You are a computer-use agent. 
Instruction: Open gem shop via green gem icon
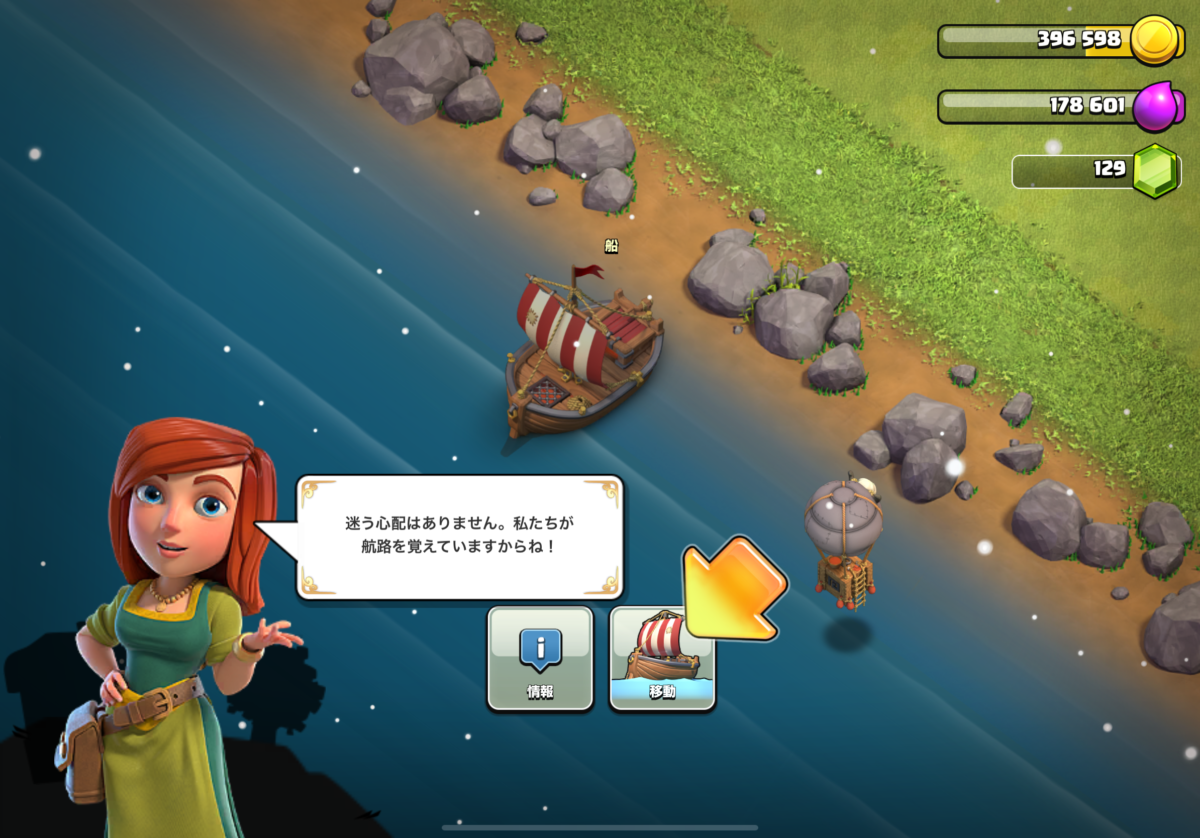point(1157,170)
